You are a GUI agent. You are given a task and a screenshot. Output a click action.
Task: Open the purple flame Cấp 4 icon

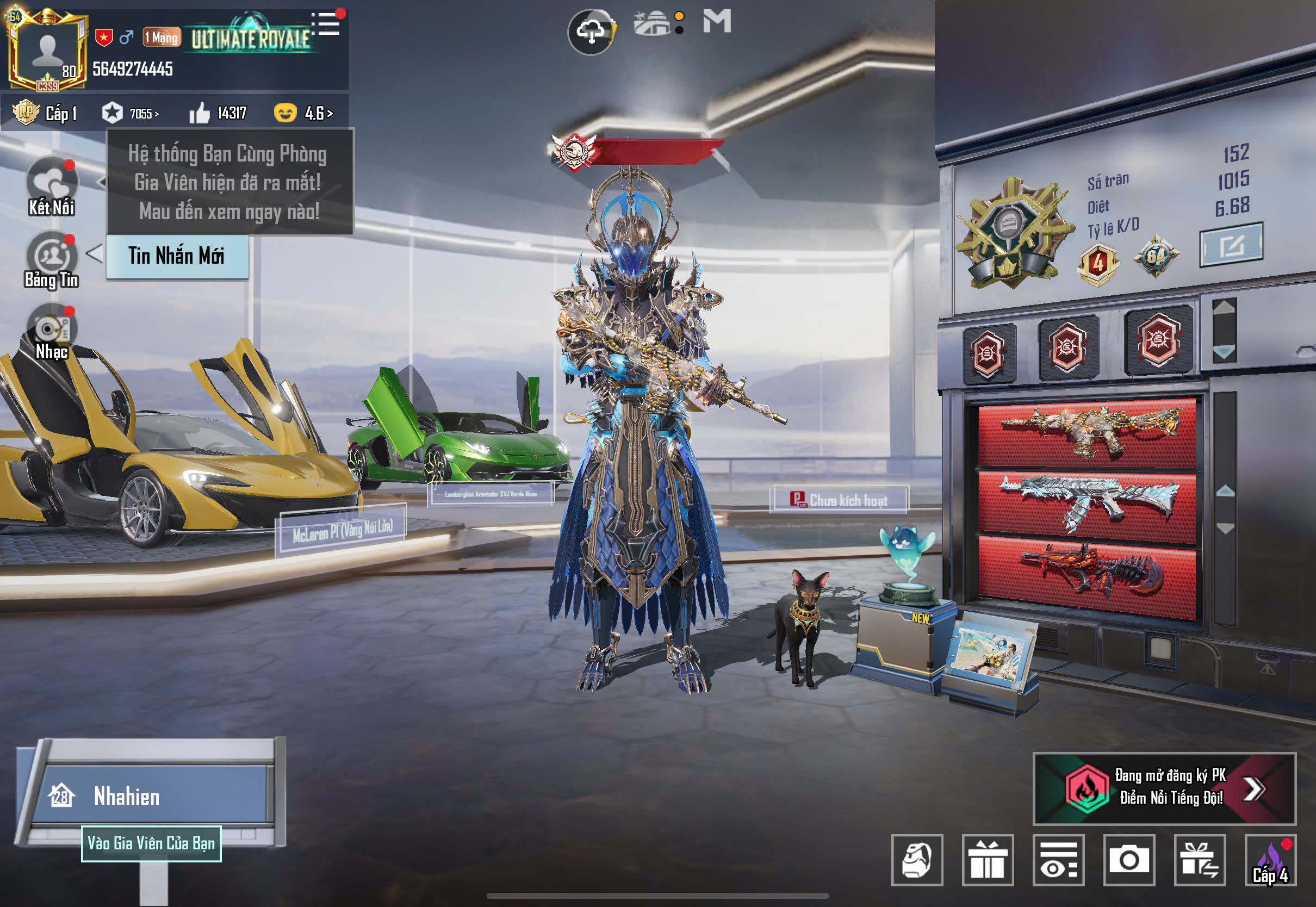pos(1270,860)
